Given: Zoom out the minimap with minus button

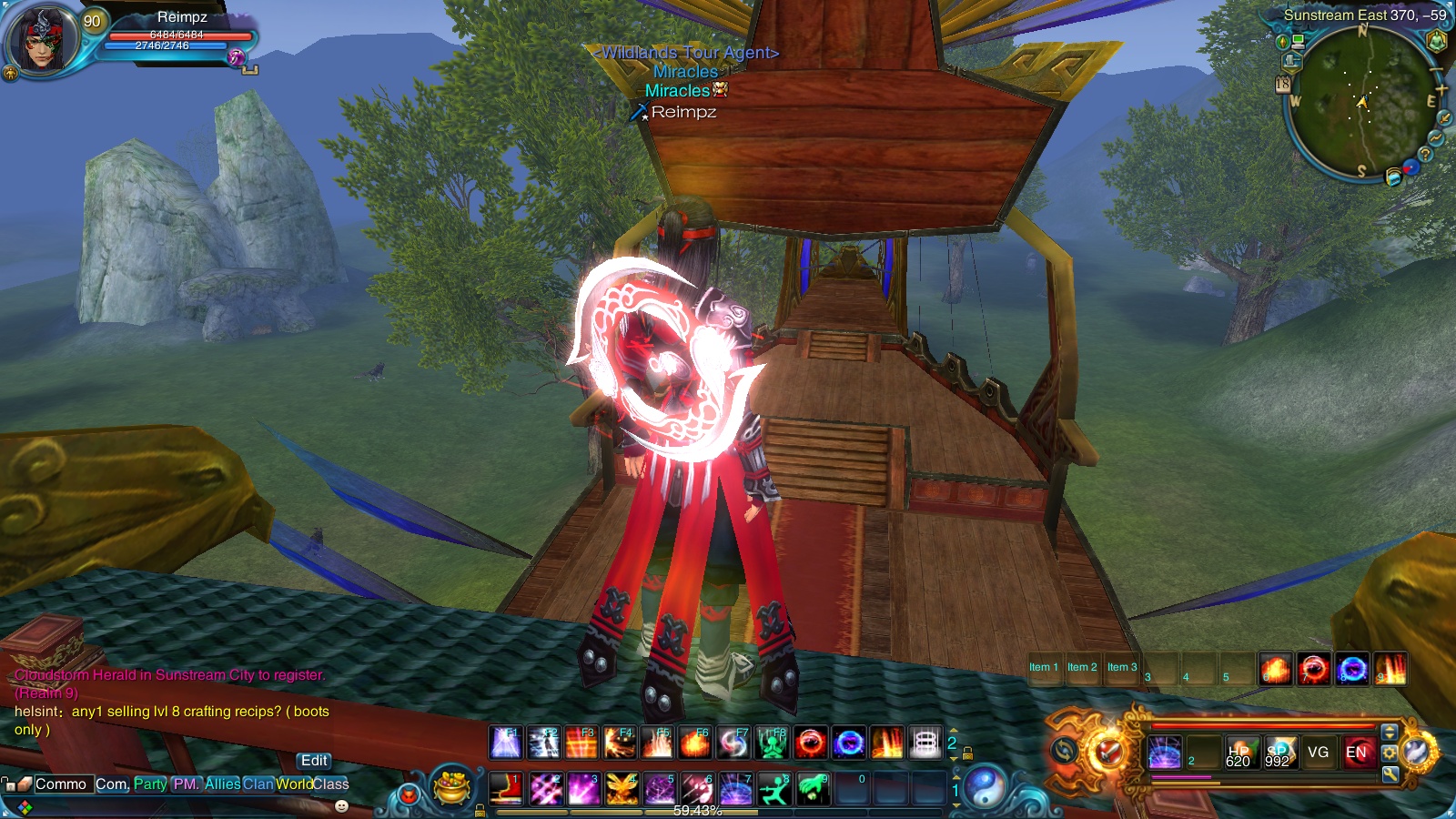Looking at the screenshot, I should (x=1438, y=70).
